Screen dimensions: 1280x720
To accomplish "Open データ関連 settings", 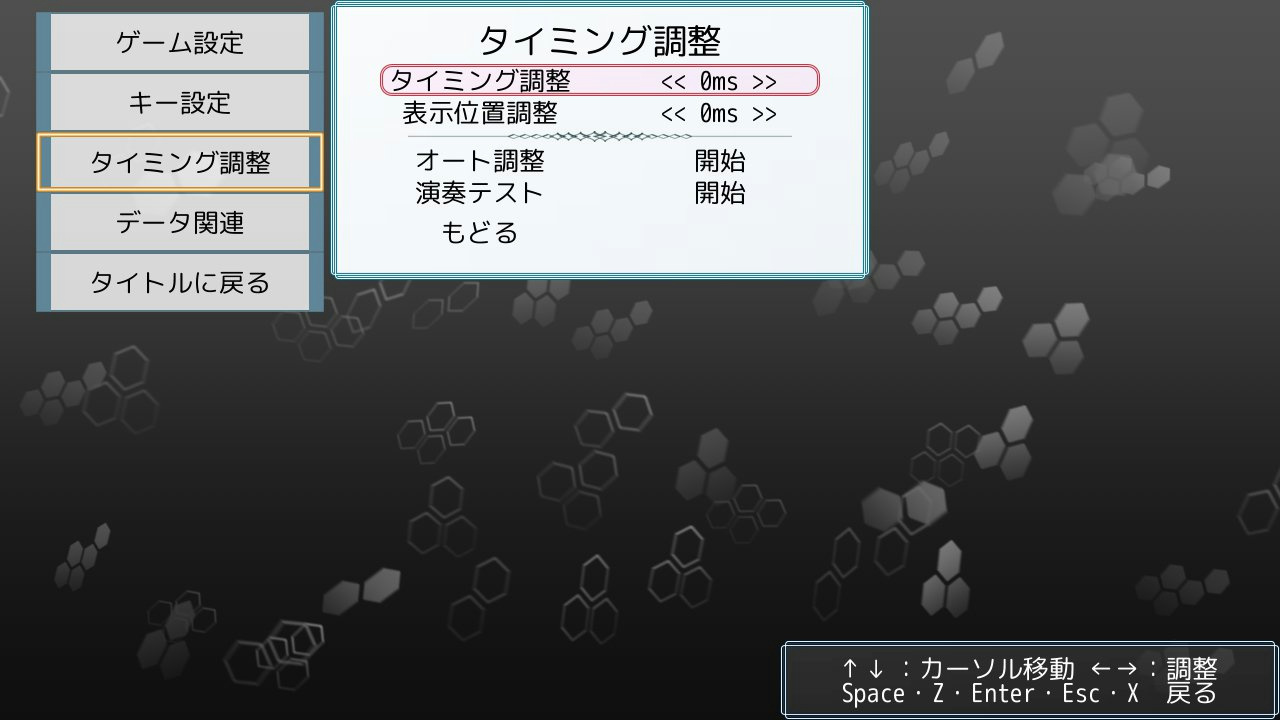I will (180, 223).
